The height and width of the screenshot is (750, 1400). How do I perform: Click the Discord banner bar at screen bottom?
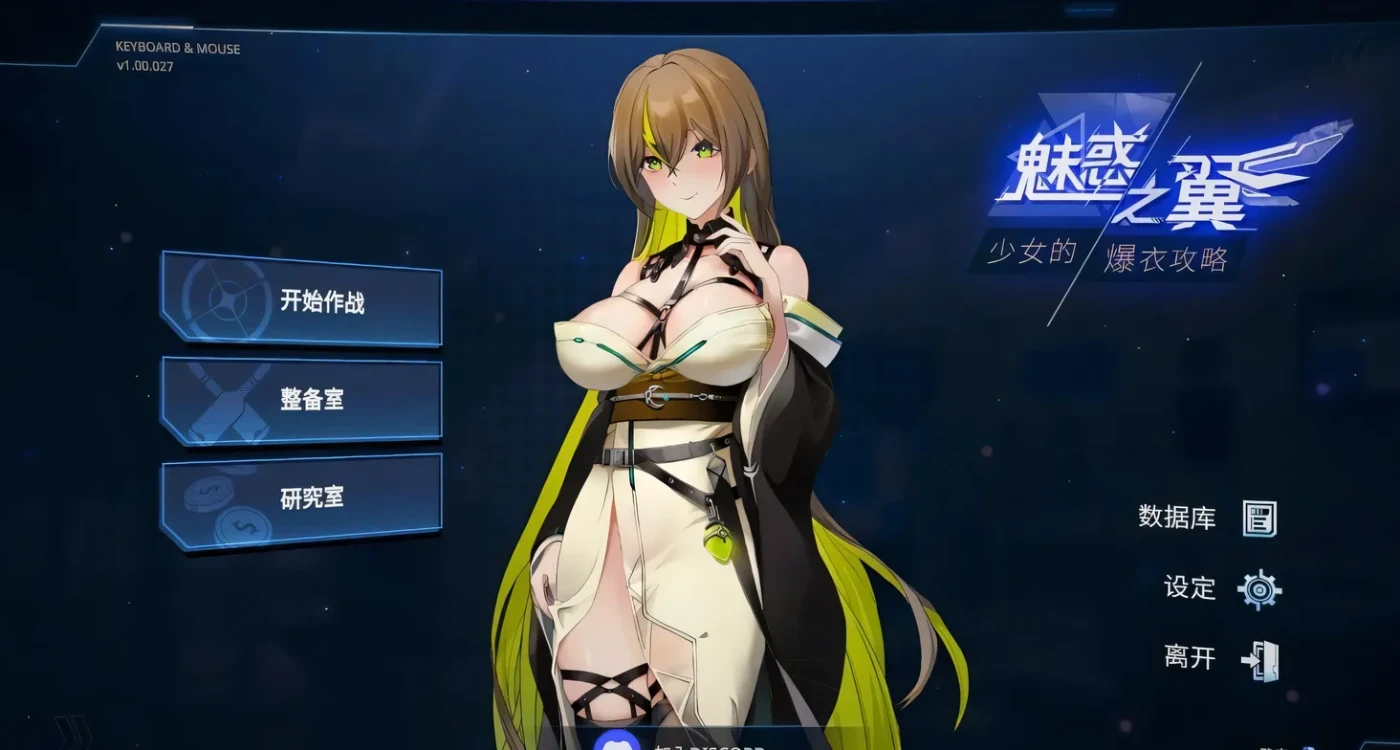click(x=700, y=742)
